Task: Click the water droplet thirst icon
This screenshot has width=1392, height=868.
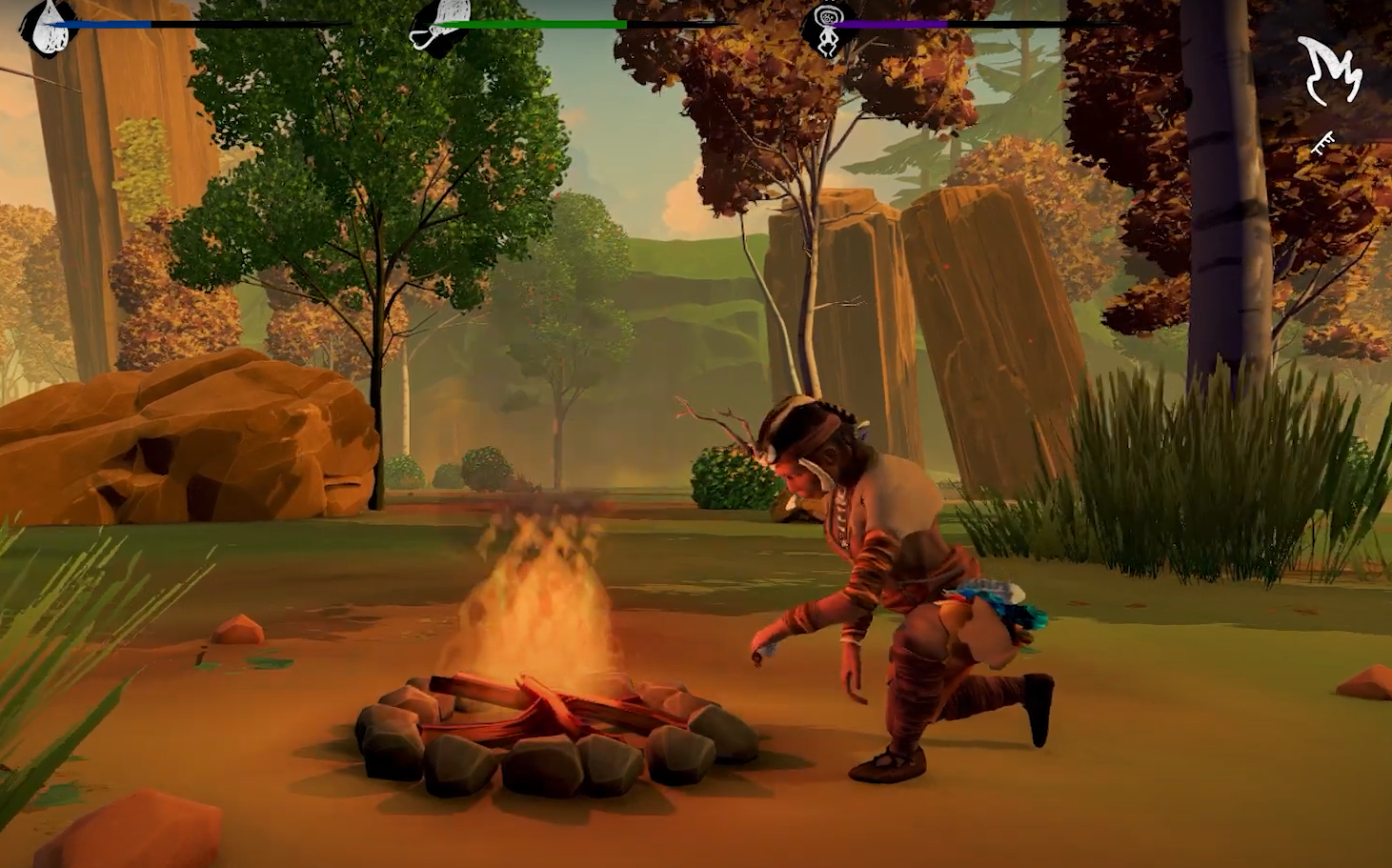Action: (48, 27)
